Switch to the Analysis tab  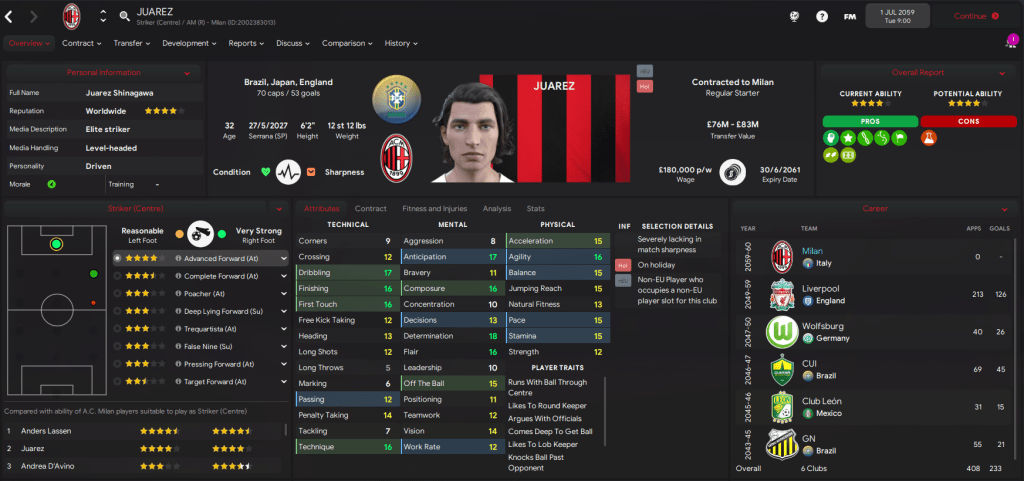pos(496,208)
